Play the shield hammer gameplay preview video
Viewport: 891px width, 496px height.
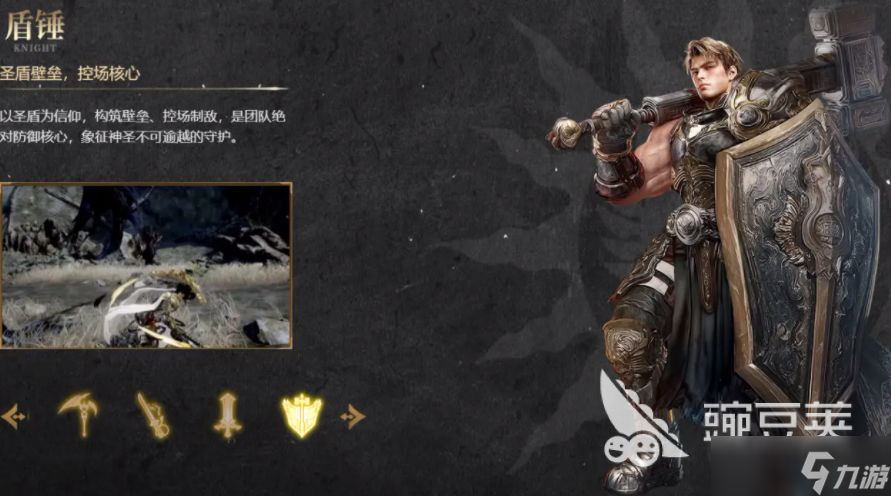(x=146, y=265)
